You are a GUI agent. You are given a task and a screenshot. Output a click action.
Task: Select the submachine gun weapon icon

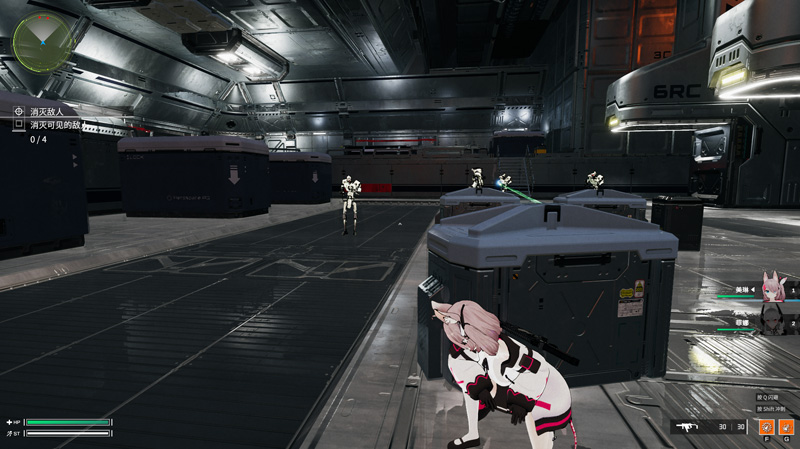pyautogui.click(x=688, y=427)
